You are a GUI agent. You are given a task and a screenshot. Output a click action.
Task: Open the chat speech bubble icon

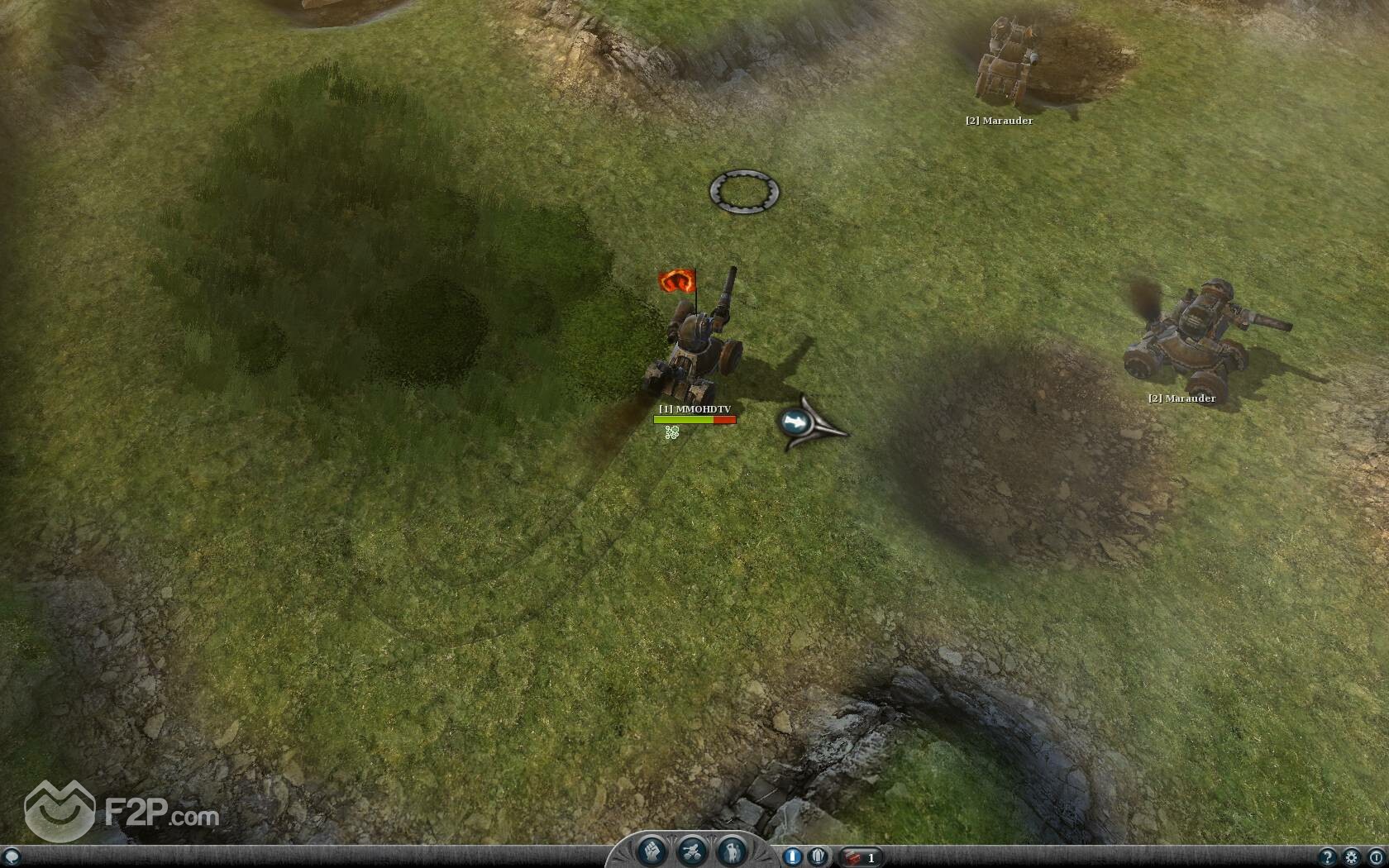click(12, 856)
